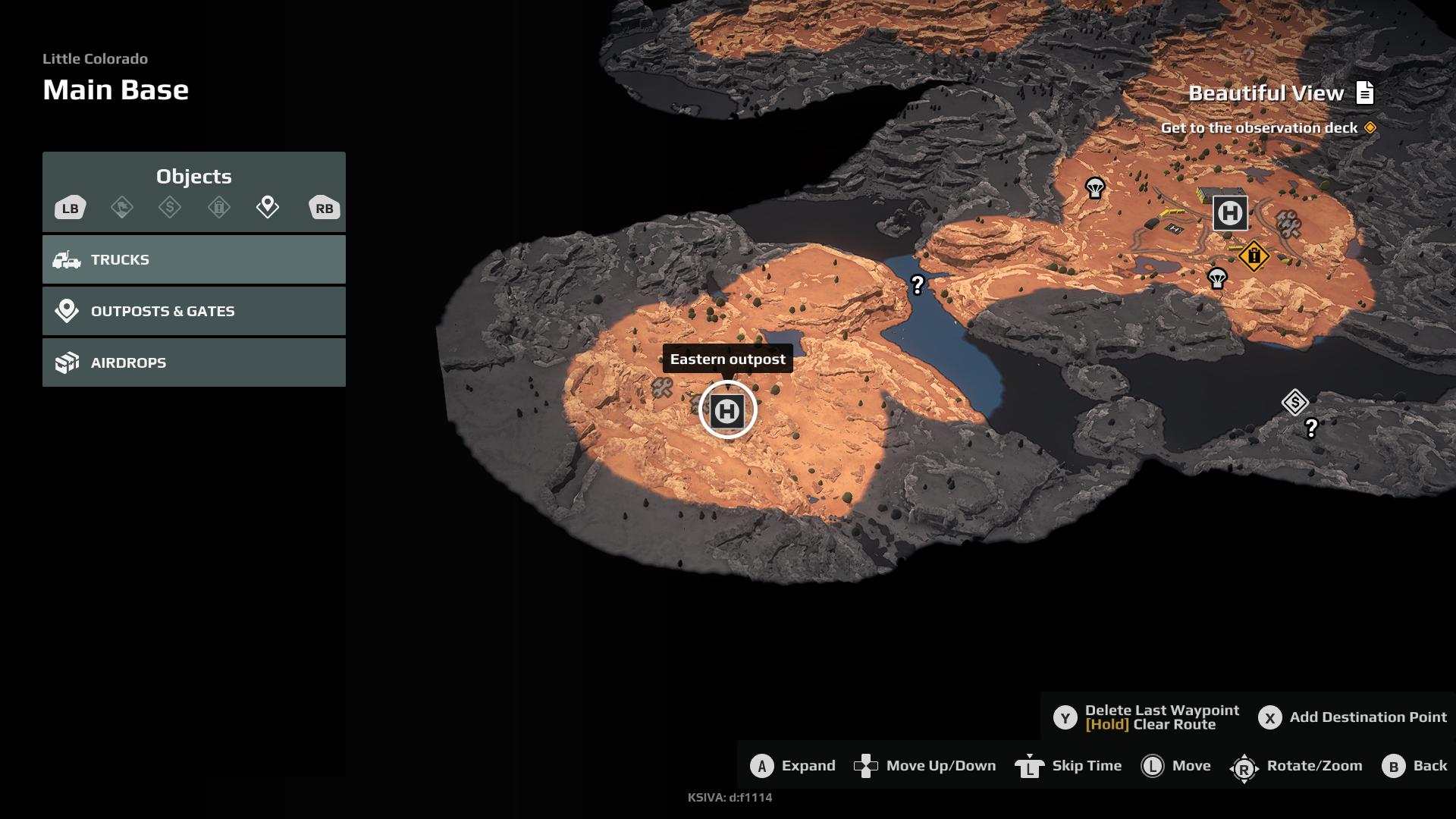Select the map pin Objects tab
Screen dimensions: 1456x819
[x=268, y=206]
